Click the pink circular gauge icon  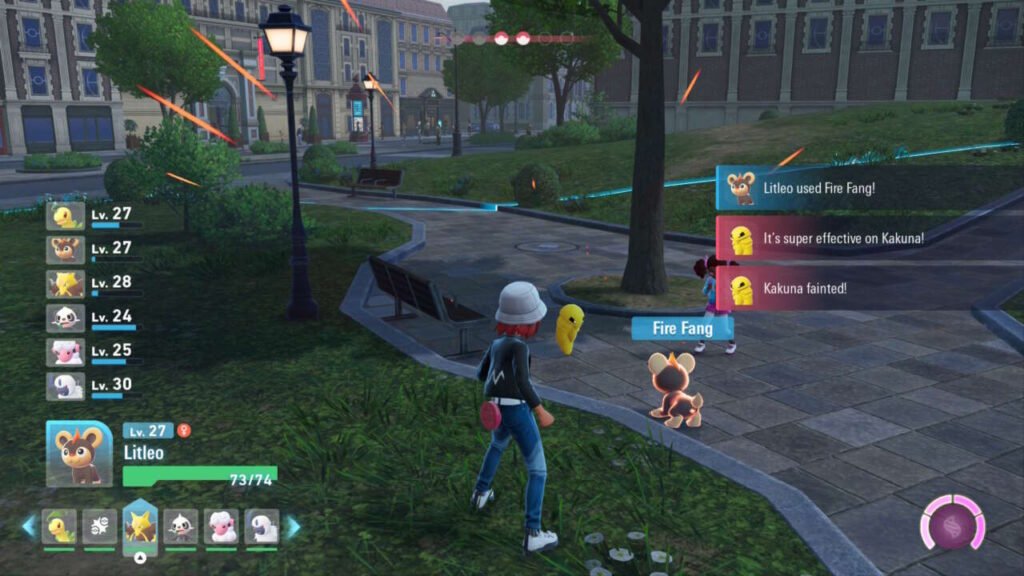pos(952,523)
